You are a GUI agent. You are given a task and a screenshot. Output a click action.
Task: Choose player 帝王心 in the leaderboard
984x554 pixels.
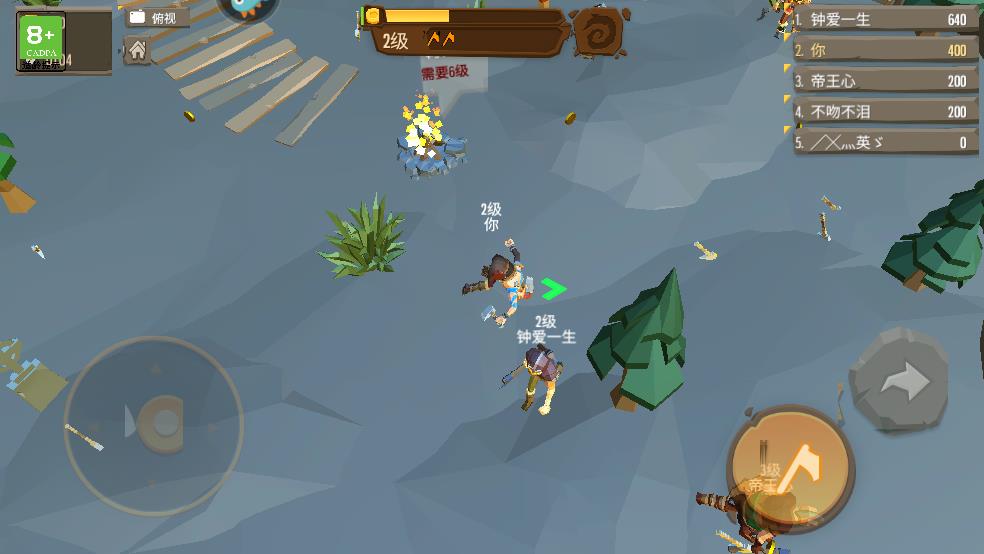point(886,81)
